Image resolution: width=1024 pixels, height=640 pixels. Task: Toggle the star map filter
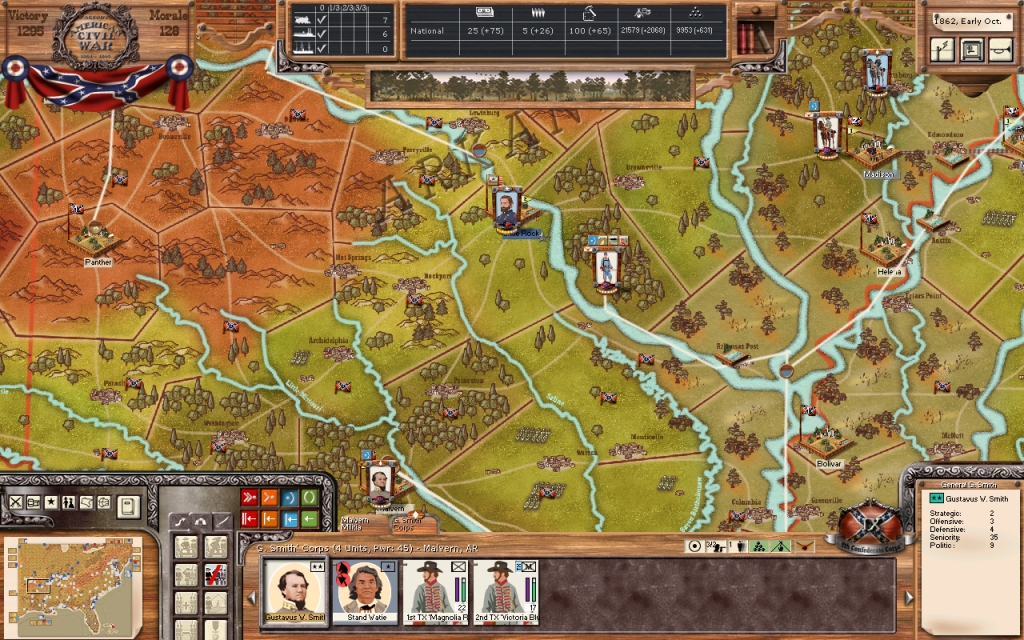coord(51,502)
